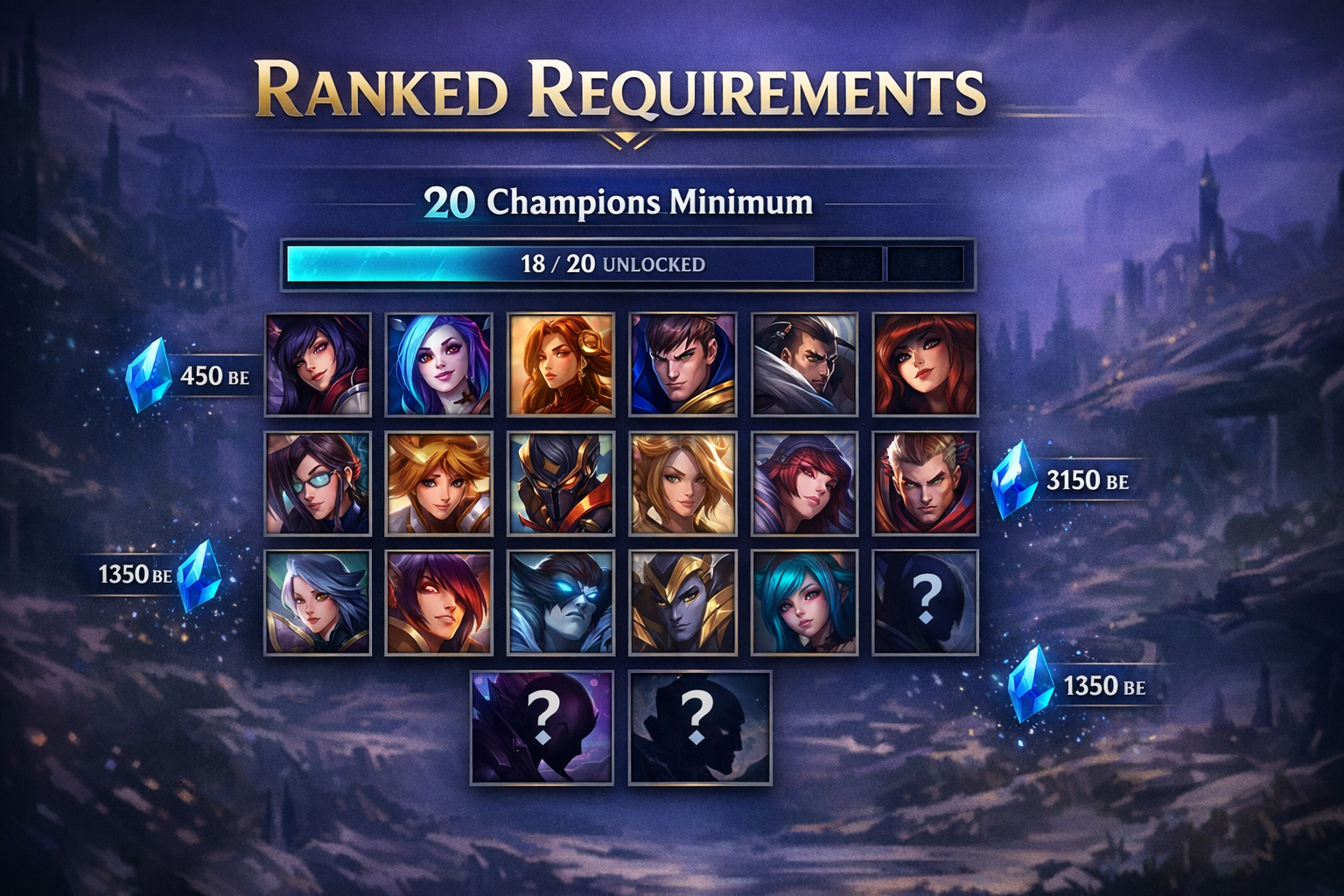Click the 3150 BE crystal icon
The image size is (1344, 896).
pyautogui.click(x=1015, y=479)
